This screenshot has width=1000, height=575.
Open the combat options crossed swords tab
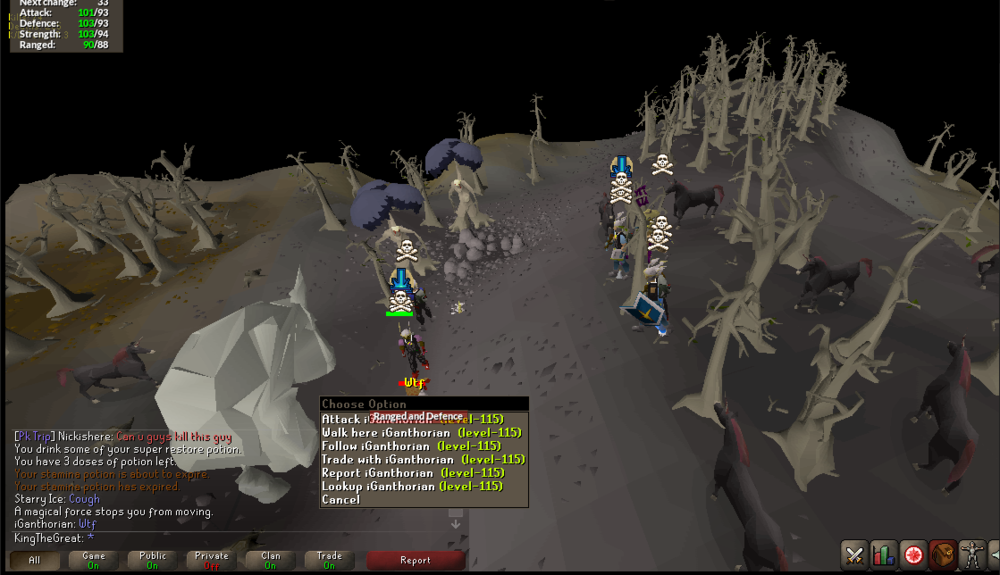(854, 554)
